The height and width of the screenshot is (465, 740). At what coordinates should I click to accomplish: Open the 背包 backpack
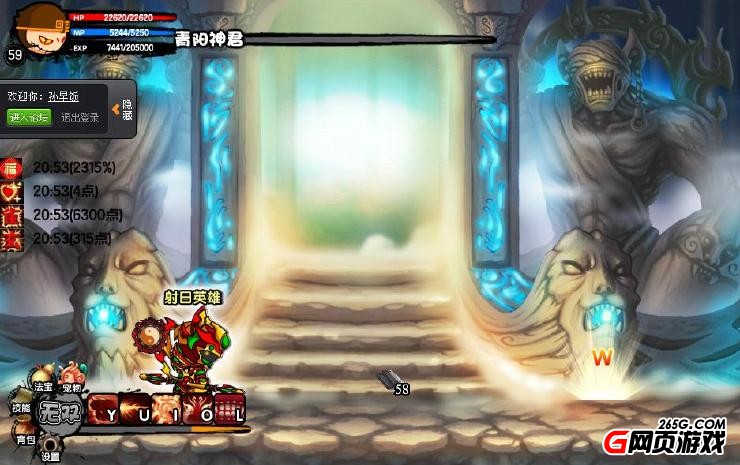click(x=24, y=437)
